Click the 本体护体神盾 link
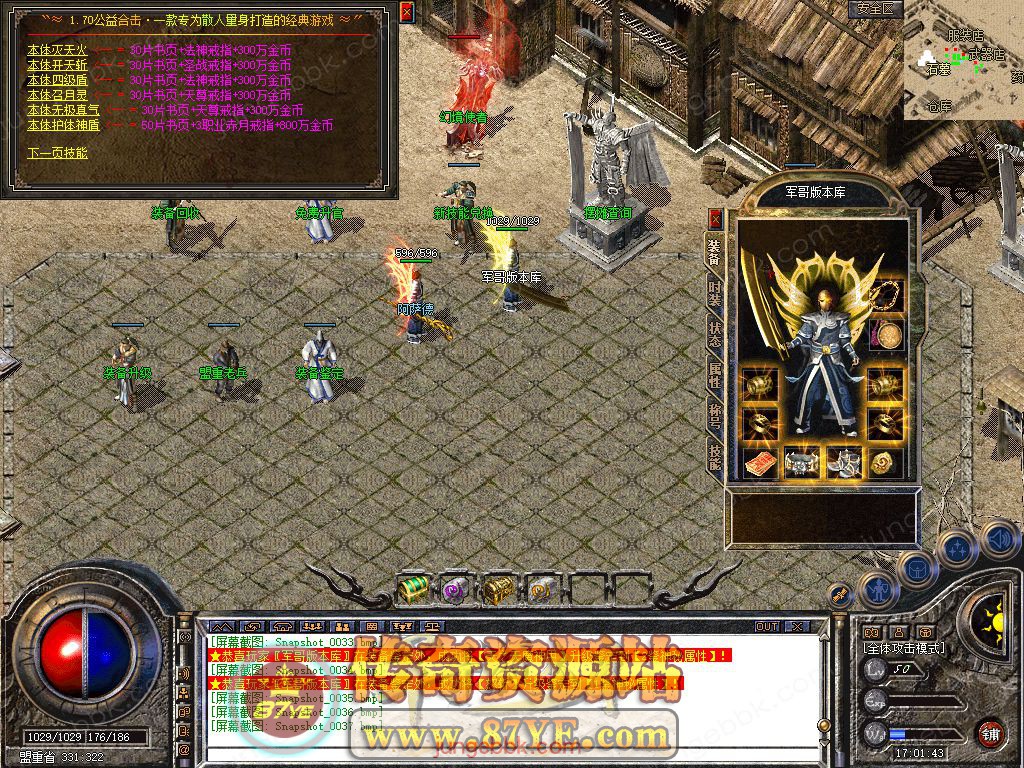This screenshot has height=768, width=1024. [x=63, y=125]
